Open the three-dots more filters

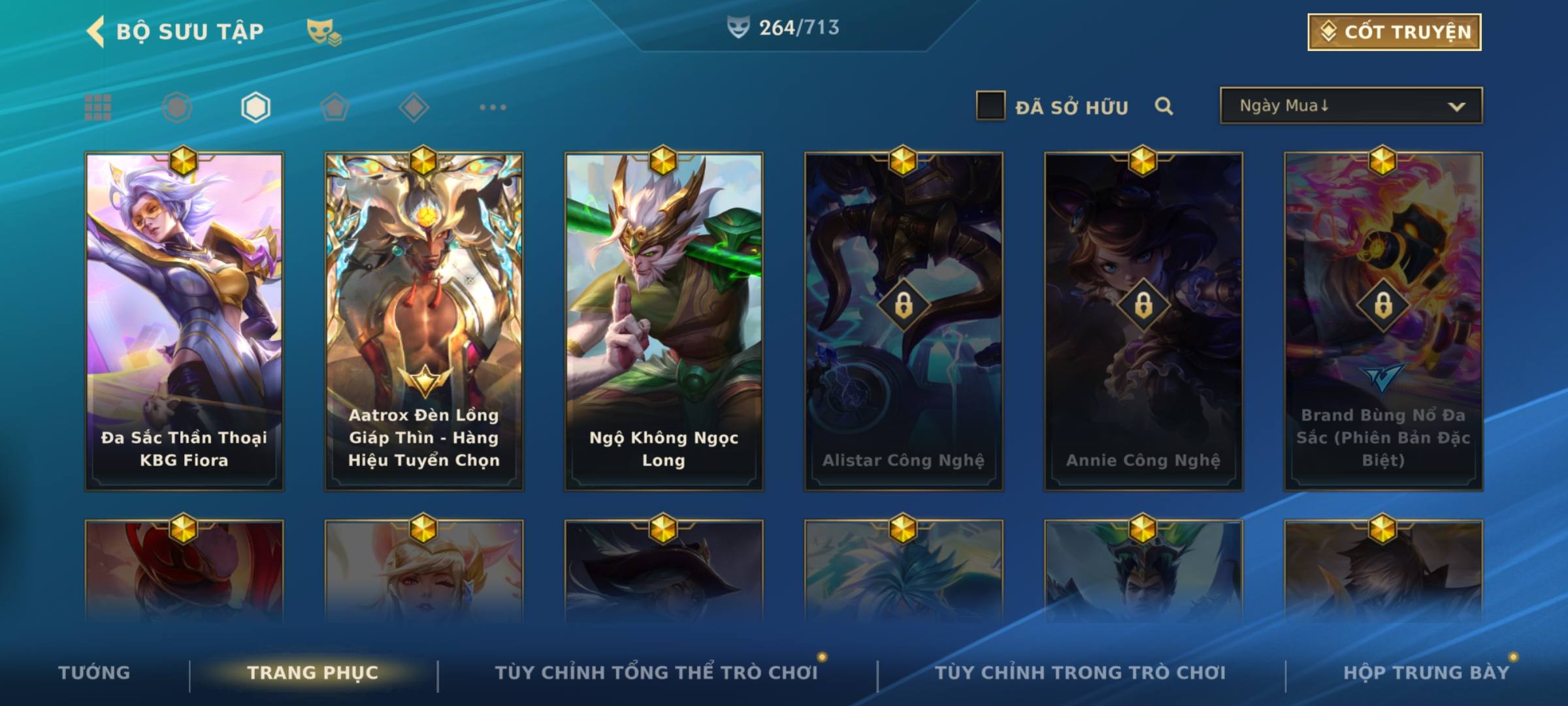click(x=493, y=107)
